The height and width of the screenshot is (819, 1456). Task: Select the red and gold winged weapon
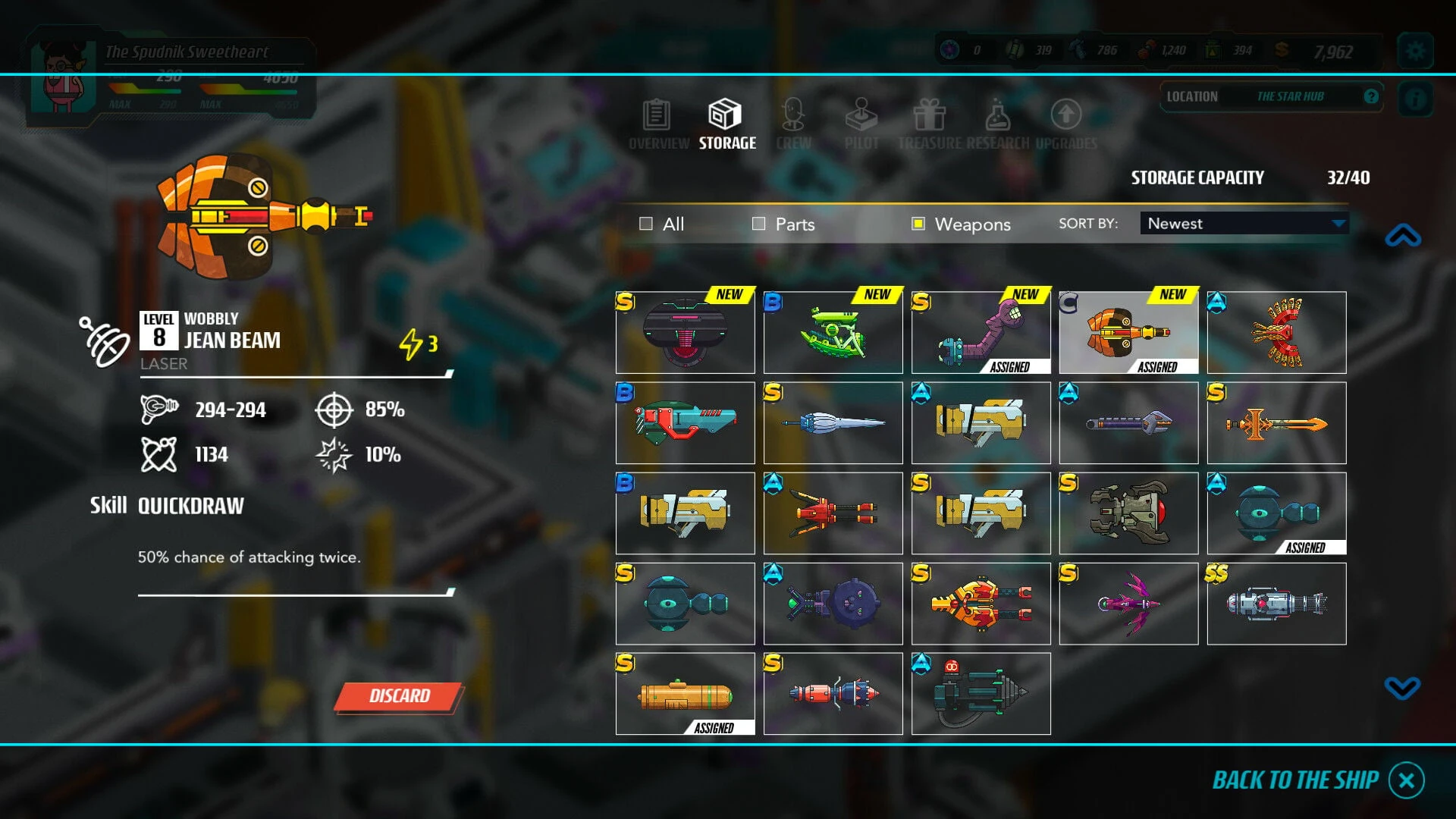pos(1276,333)
